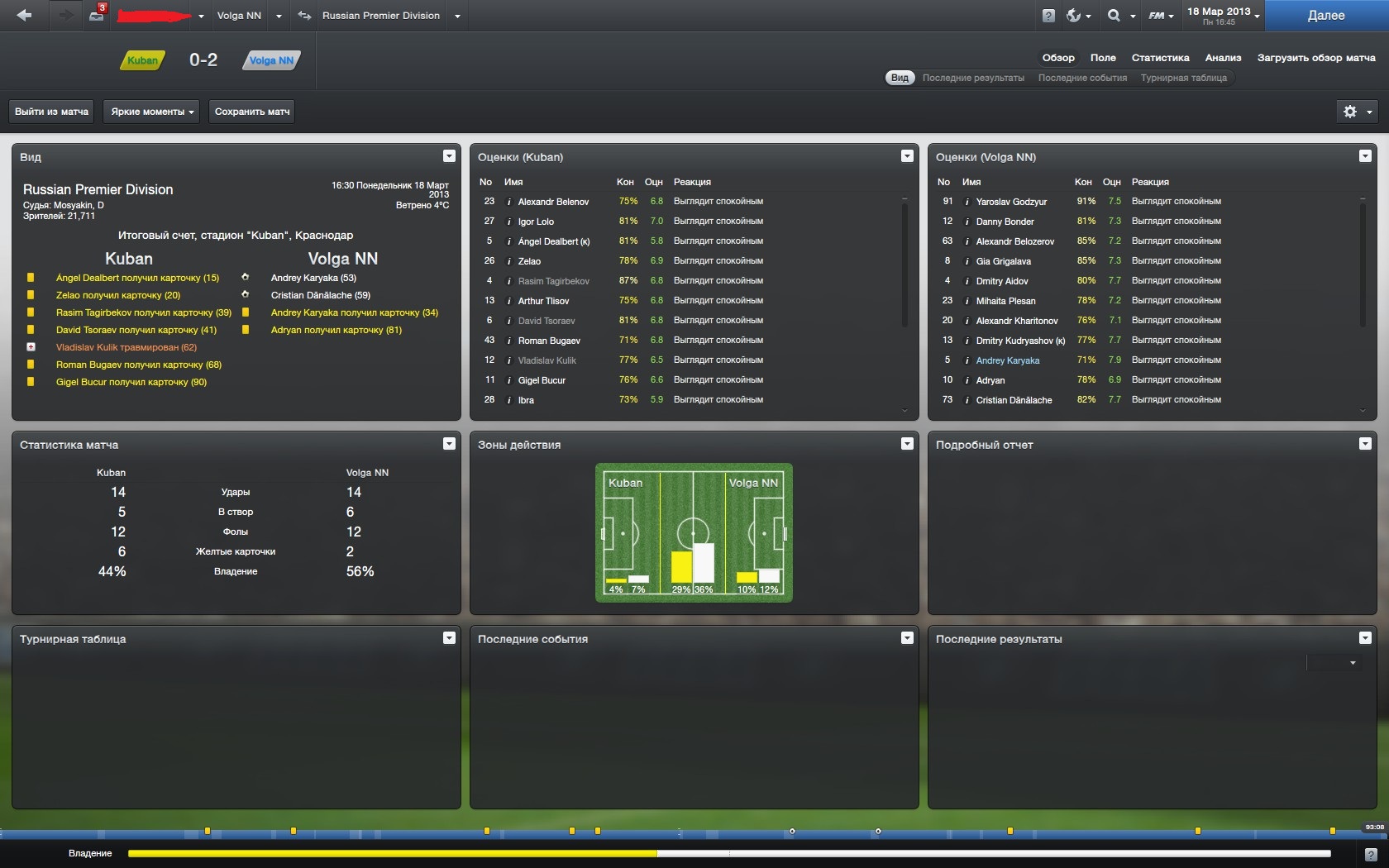Open the Яркие моменты highlights dropdown

(151, 112)
